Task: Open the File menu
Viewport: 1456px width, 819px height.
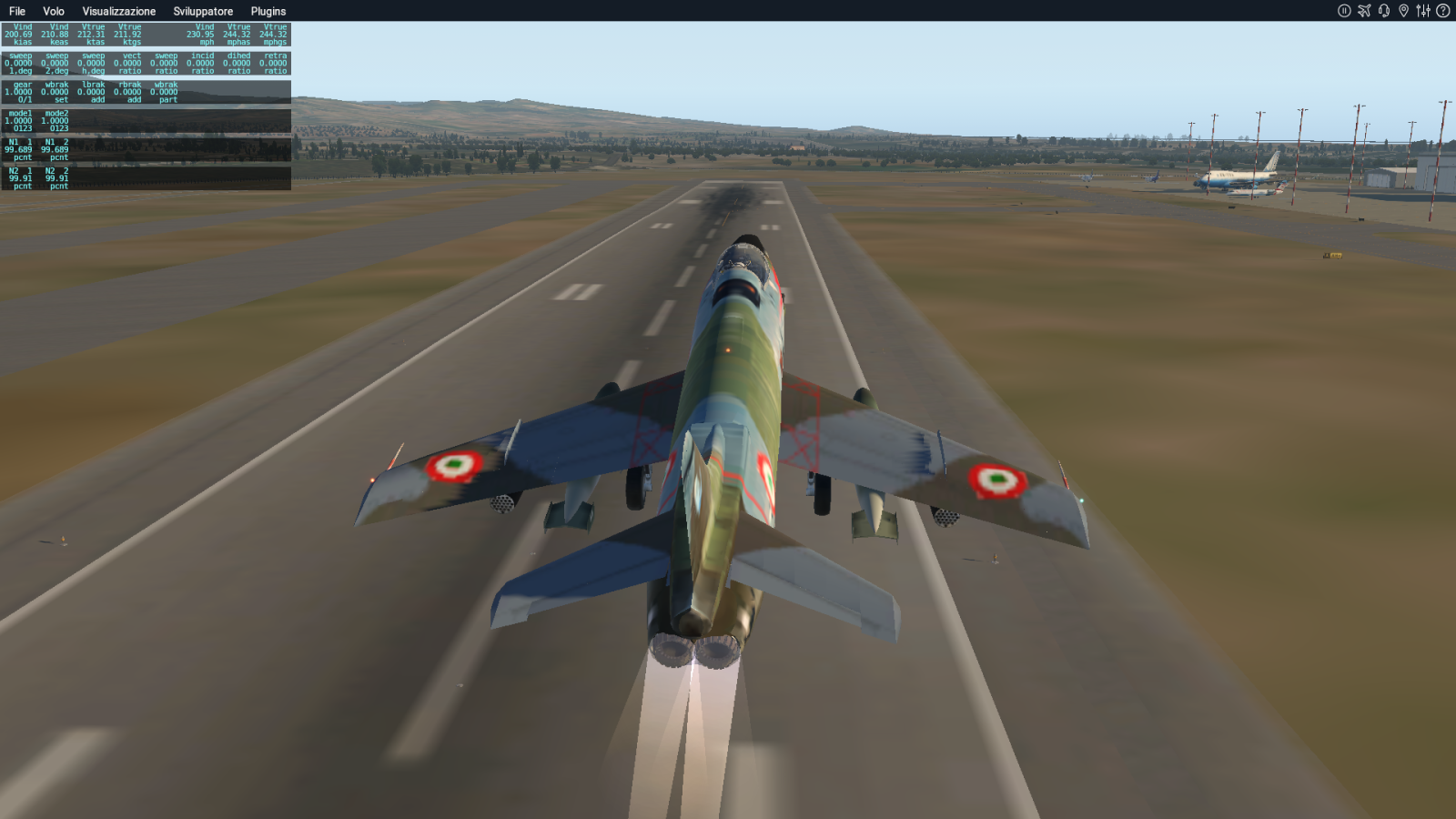Action: click(x=17, y=11)
